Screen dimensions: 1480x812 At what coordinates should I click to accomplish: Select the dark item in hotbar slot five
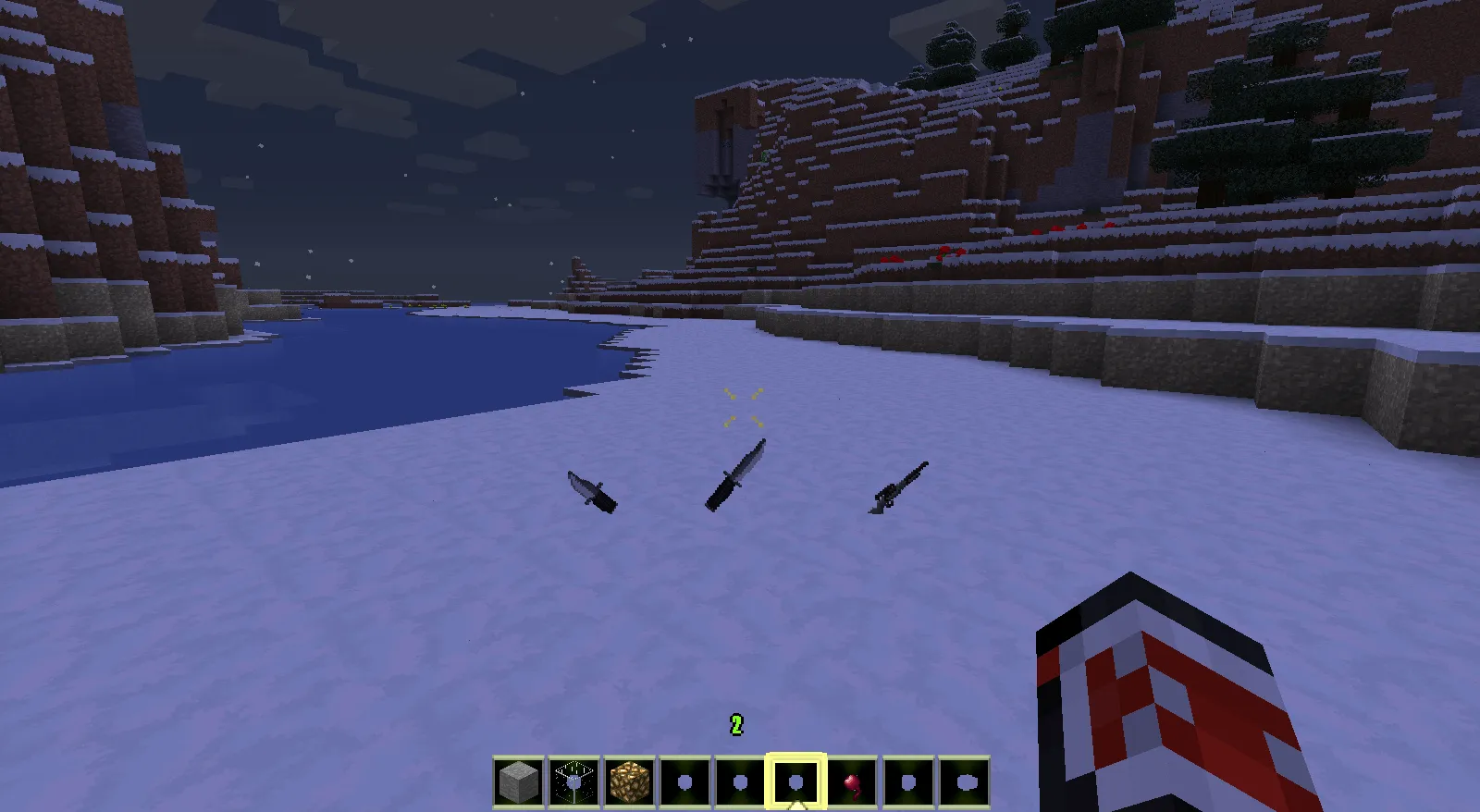tap(738, 781)
